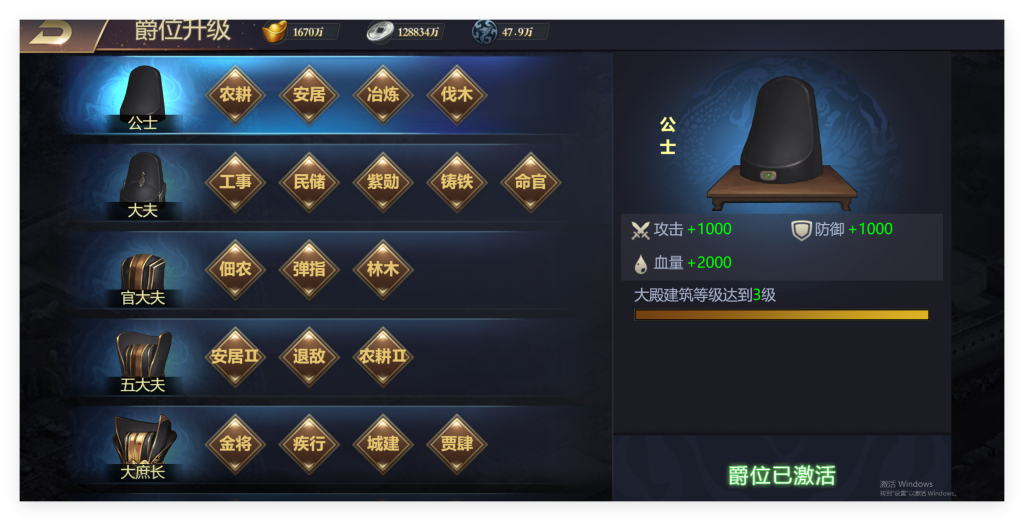Image resolution: width=1024 pixels, height=521 pixels.
Task: Choose the 大夫 rank row
Action: pos(142,184)
